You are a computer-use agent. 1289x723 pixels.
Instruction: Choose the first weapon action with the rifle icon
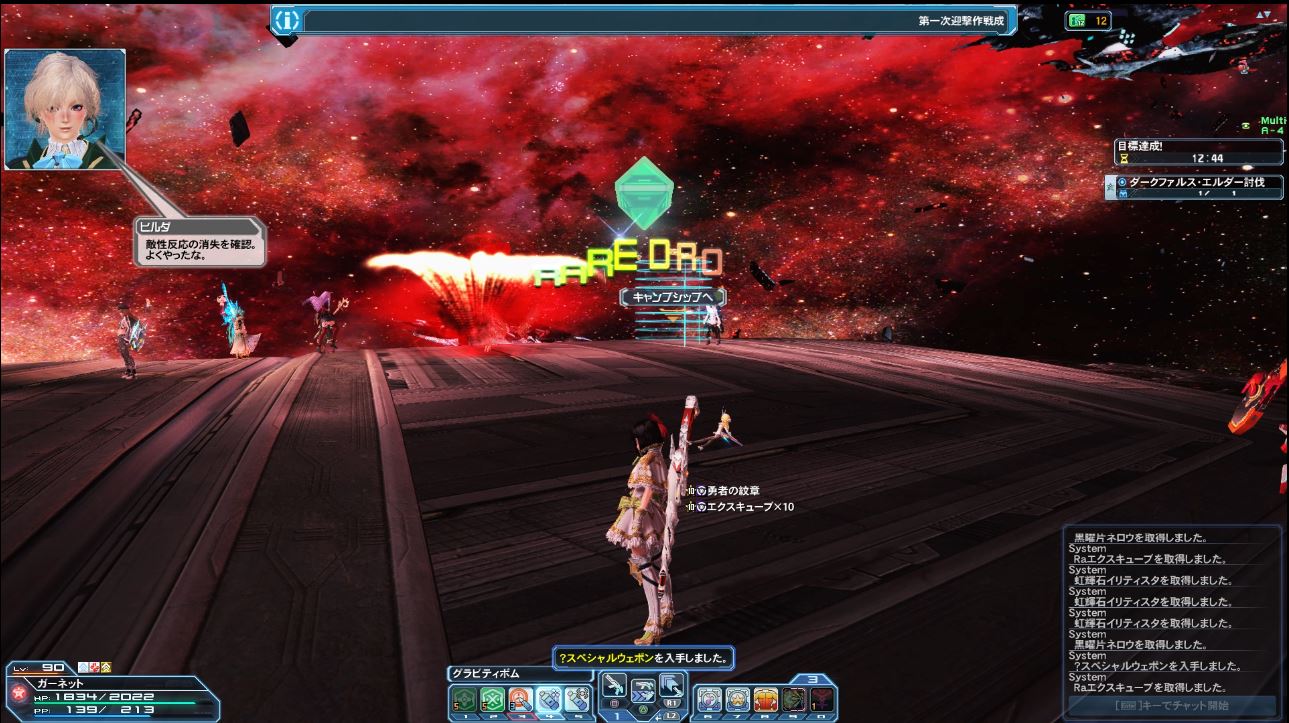click(613, 686)
